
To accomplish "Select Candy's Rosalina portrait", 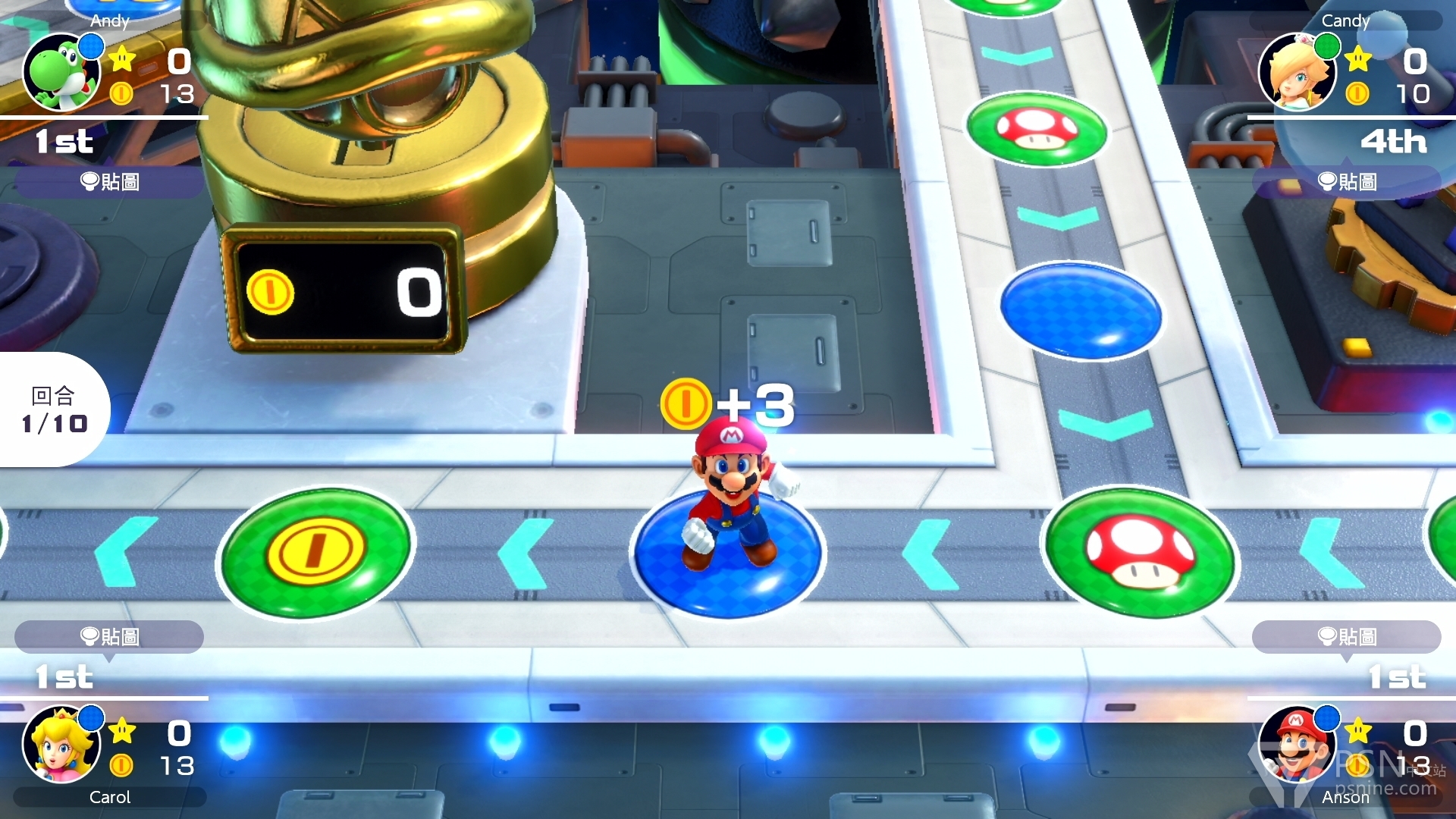I will point(1297,73).
